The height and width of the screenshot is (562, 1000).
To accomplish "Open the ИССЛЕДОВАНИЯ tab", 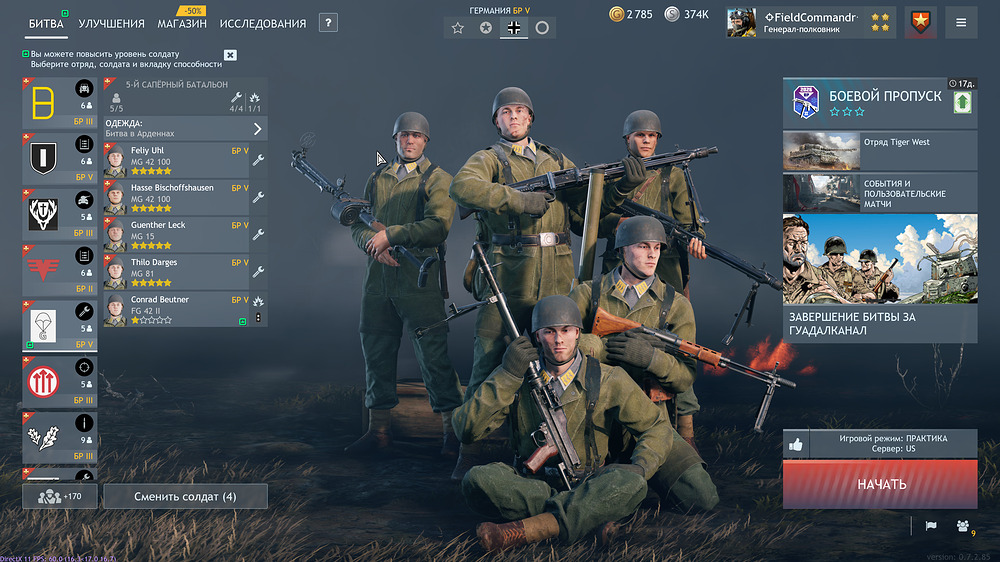I will (263, 23).
